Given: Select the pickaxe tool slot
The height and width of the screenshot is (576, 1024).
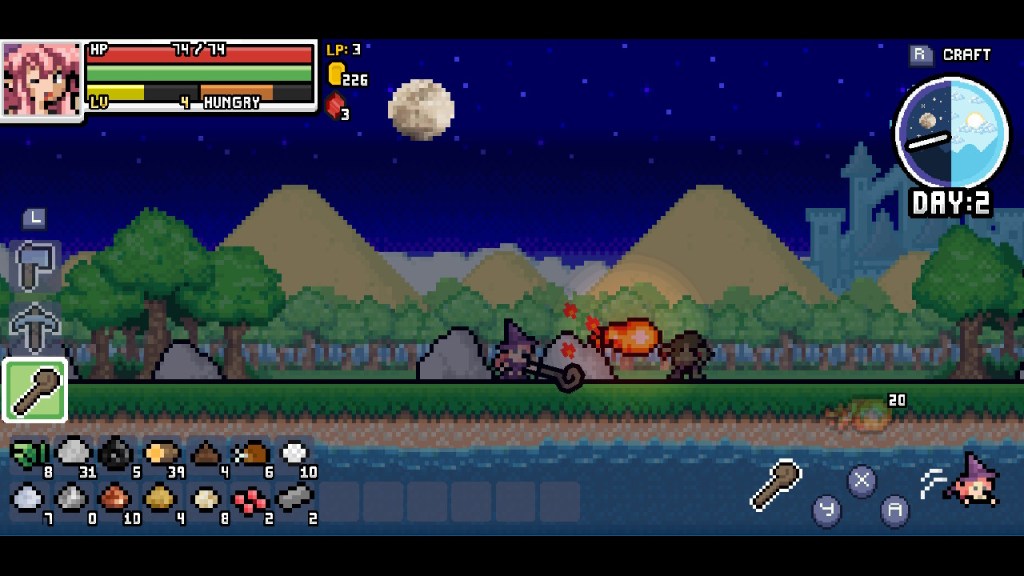Looking at the screenshot, I should (x=35, y=325).
